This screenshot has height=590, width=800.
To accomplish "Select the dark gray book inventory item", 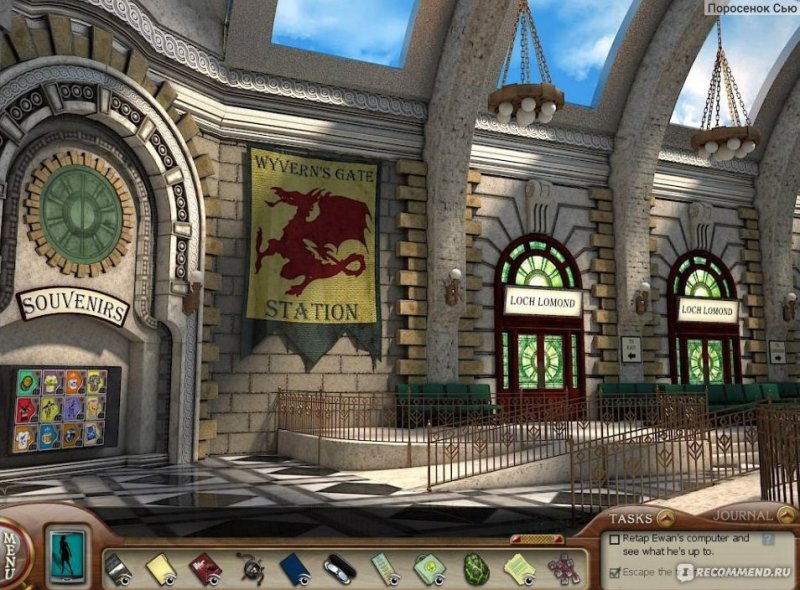I will click(x=117, y=568).
